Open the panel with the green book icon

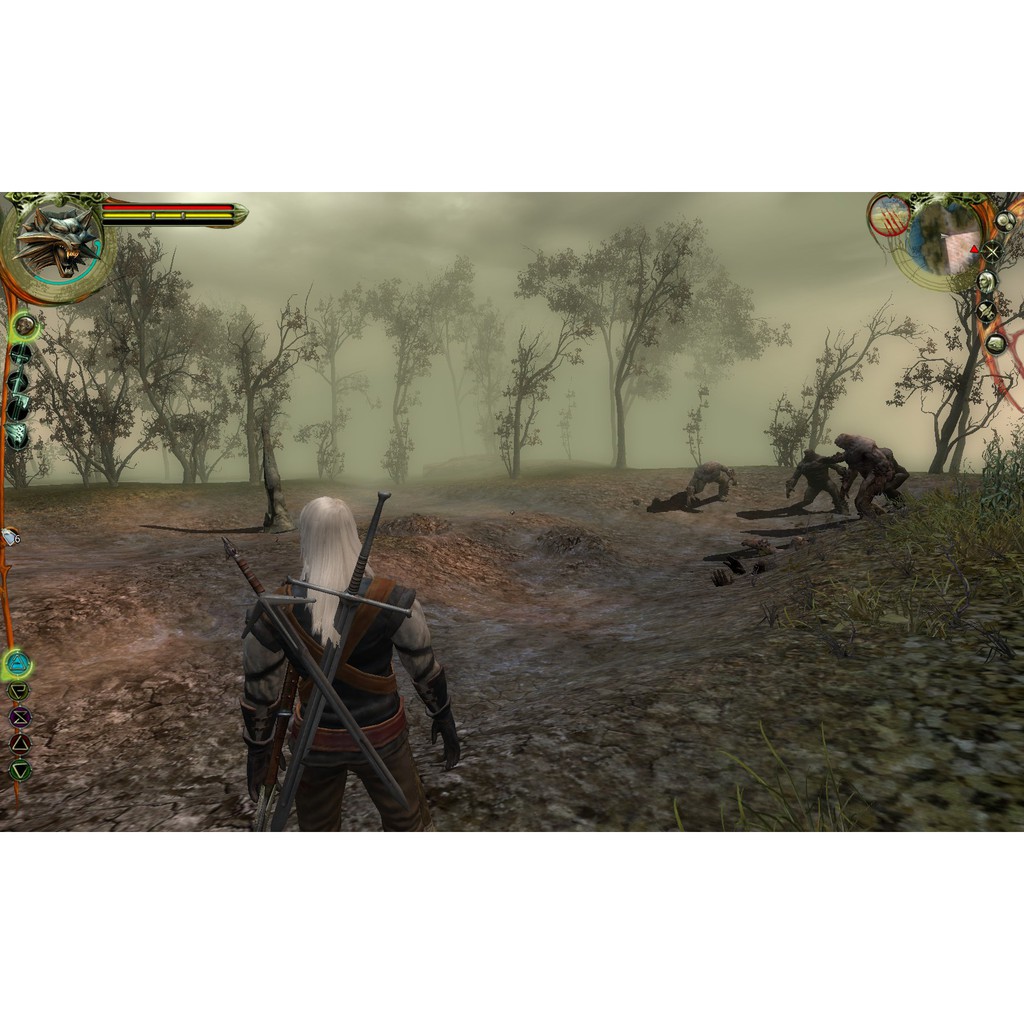click(995, 344)
